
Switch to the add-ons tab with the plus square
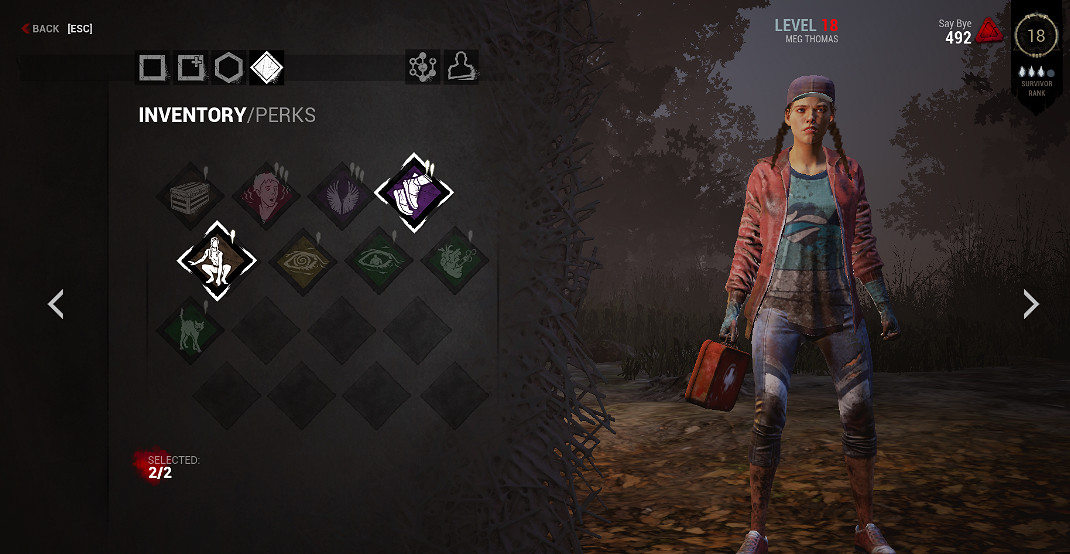coord(191,68)
